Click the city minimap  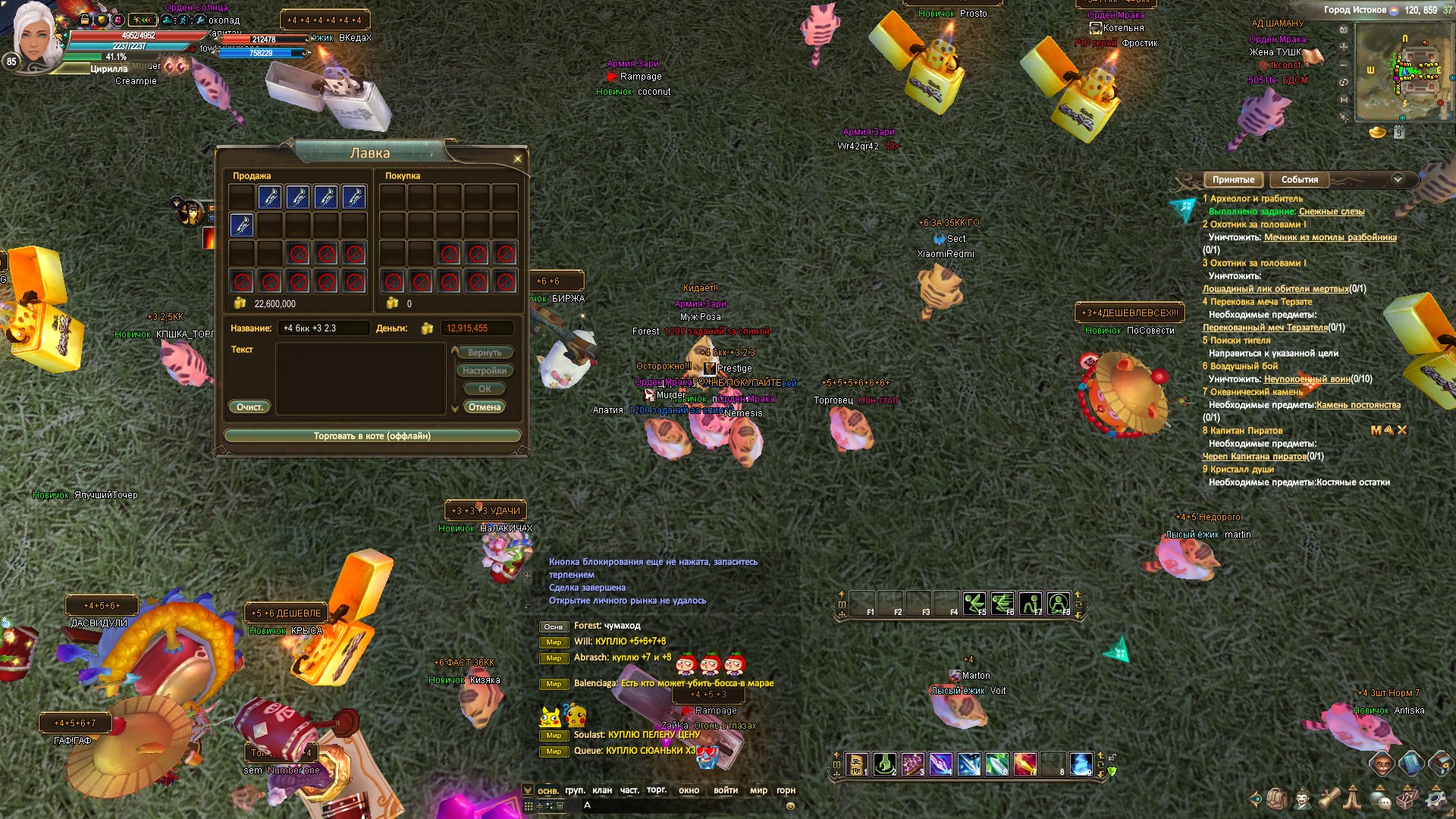pos(1403,72)
